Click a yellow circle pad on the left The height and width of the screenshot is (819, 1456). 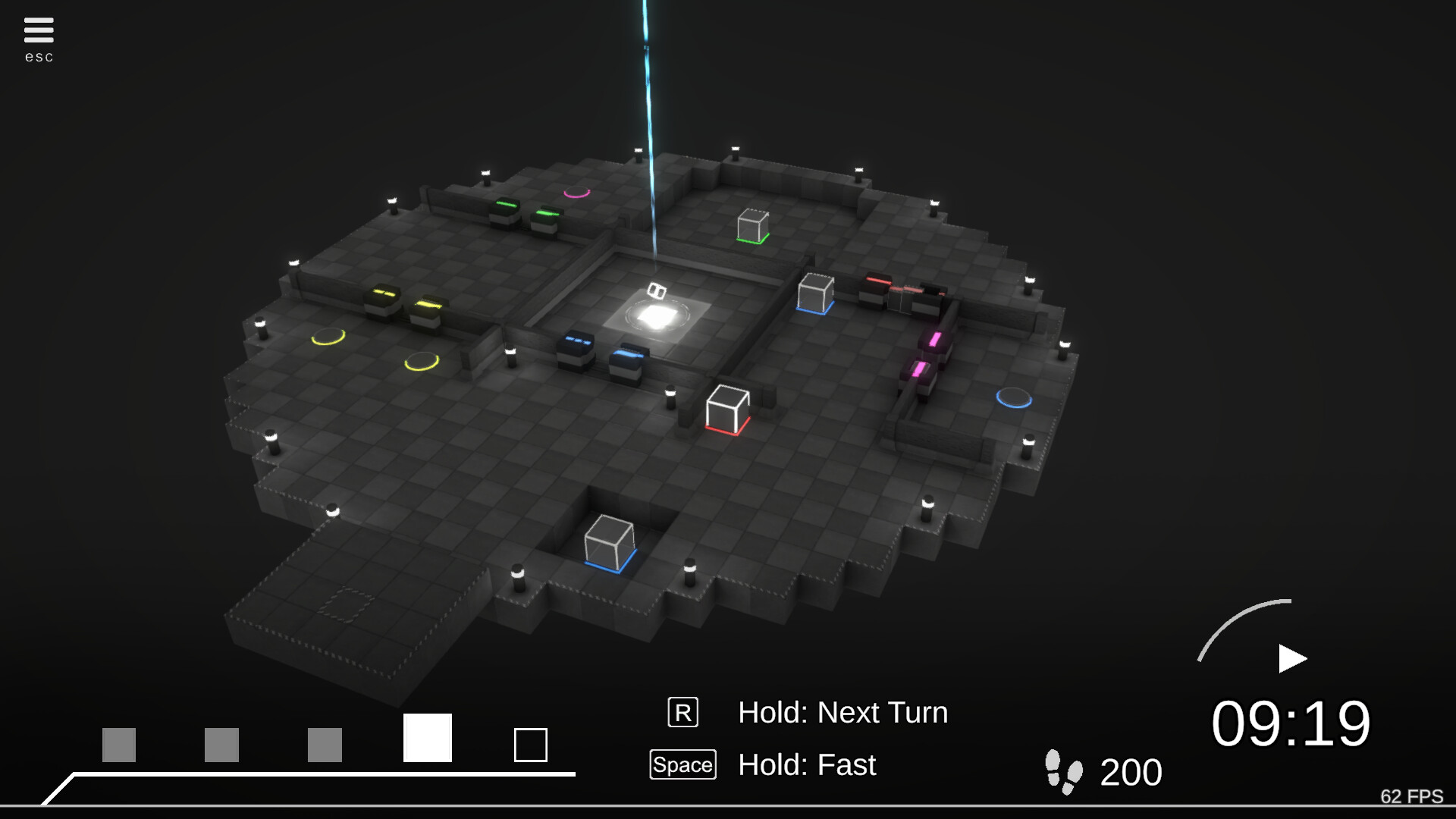click(328, 336)
